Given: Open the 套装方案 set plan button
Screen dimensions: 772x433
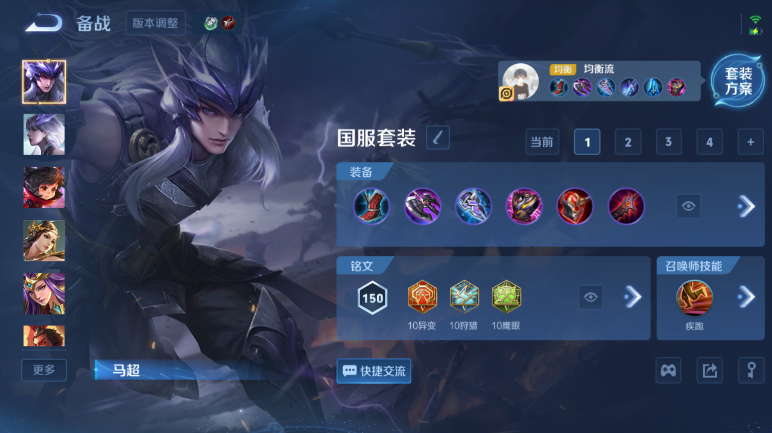Looking at the screenshot, I should pos(738,81).
